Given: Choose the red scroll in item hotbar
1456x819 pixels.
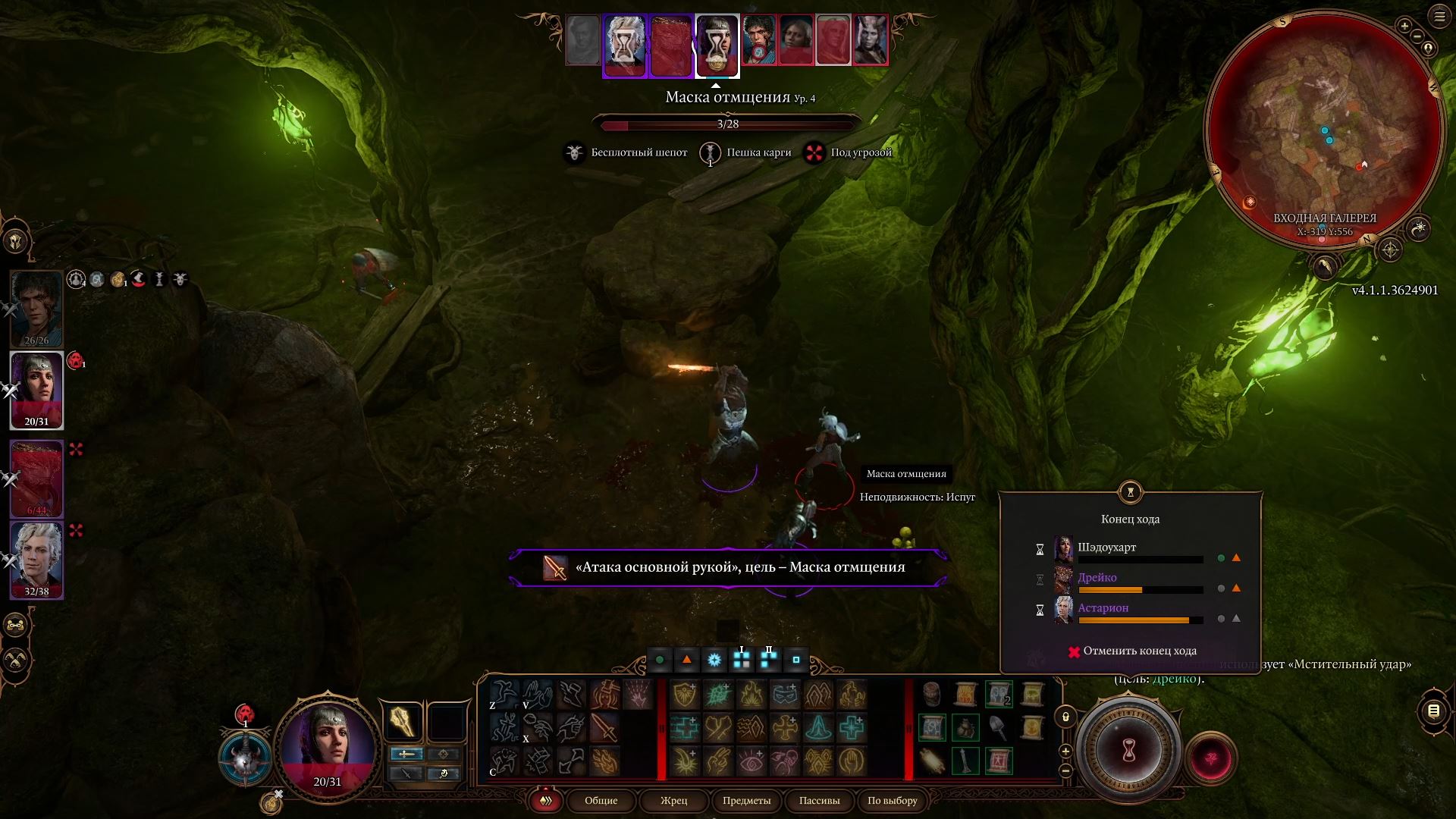Looking at the screenshot, I should (999, 761).
